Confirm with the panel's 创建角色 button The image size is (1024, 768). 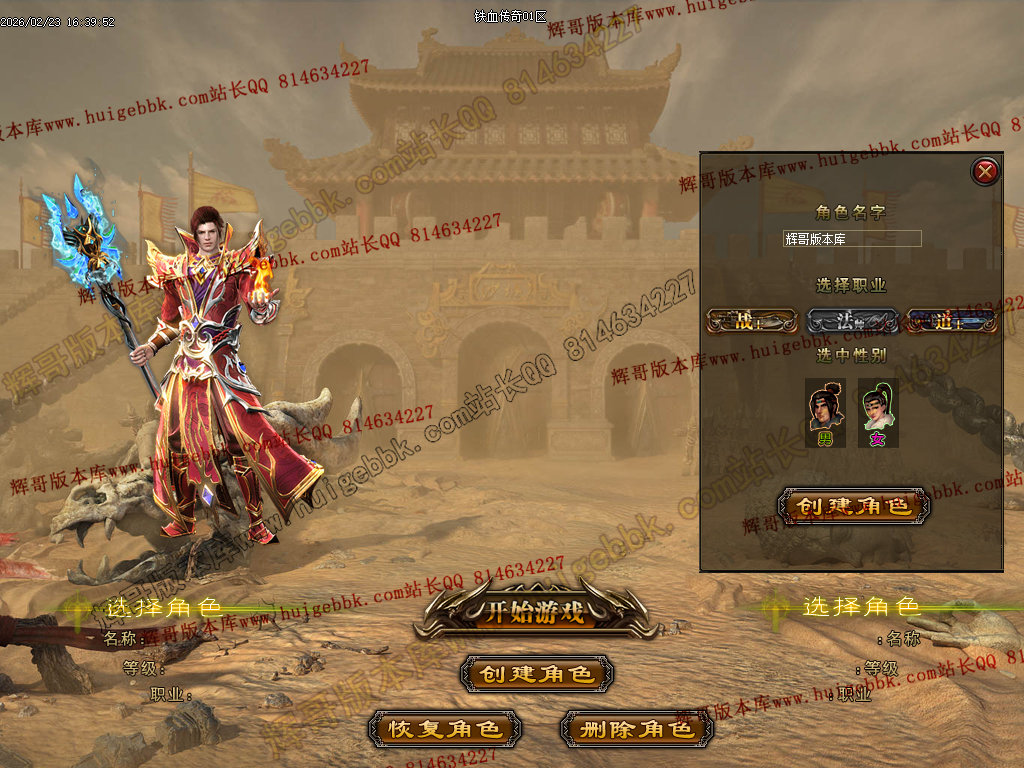click(x=853, y=506)
